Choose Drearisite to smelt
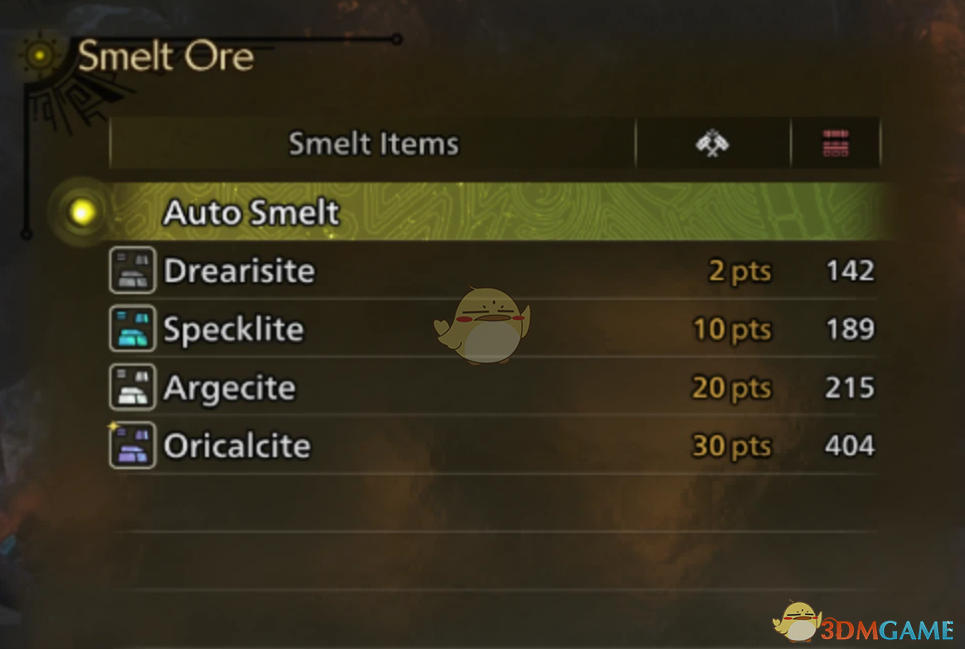Screen dimensions: 965x649 click(x=239, y=271)
